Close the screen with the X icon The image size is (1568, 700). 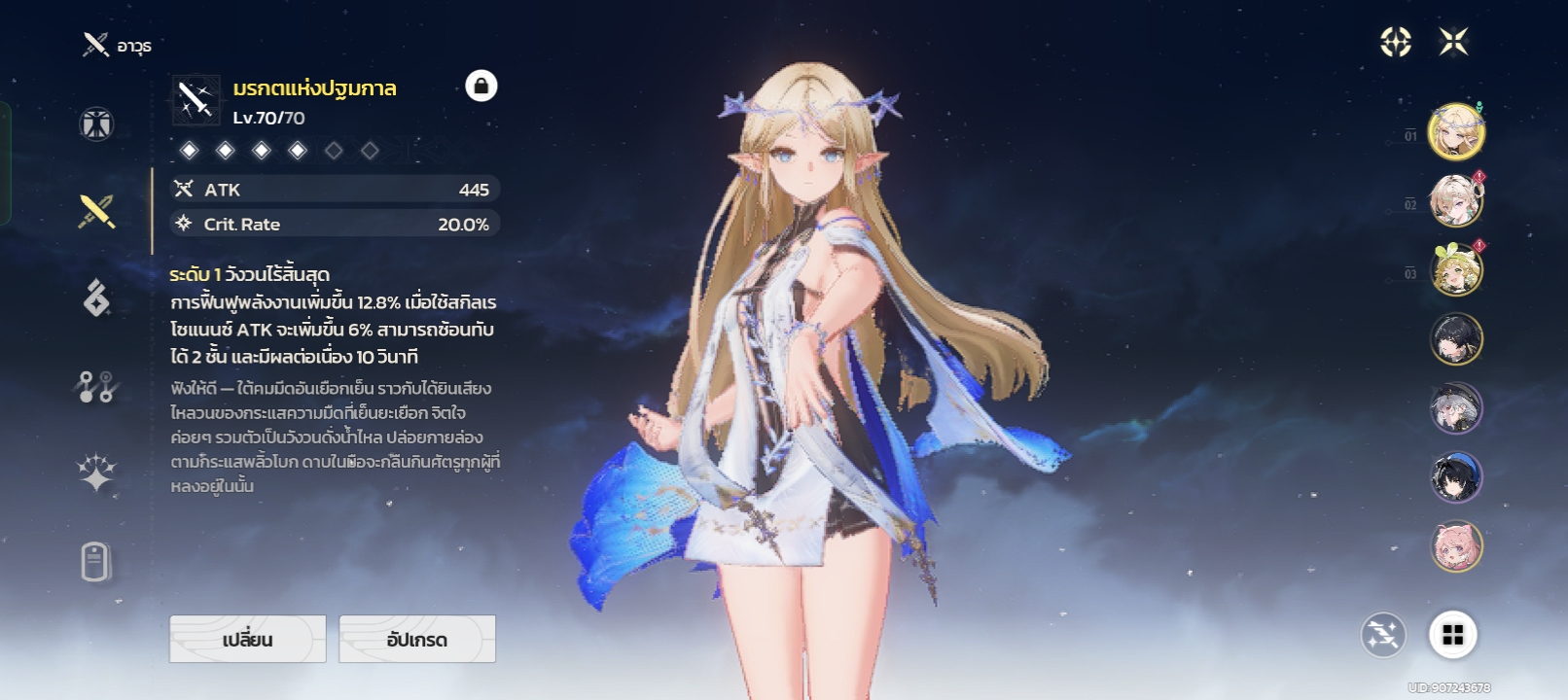[1453, 42]
